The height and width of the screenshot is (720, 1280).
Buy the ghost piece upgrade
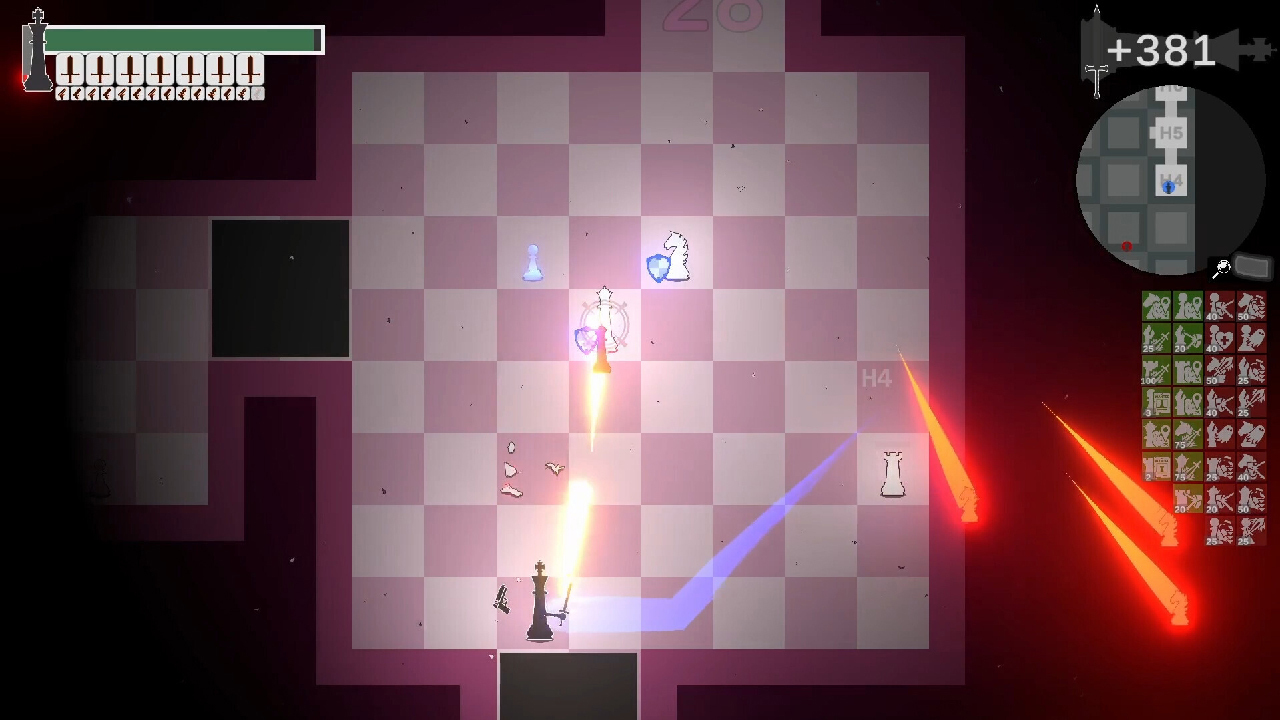(1251, 339)
